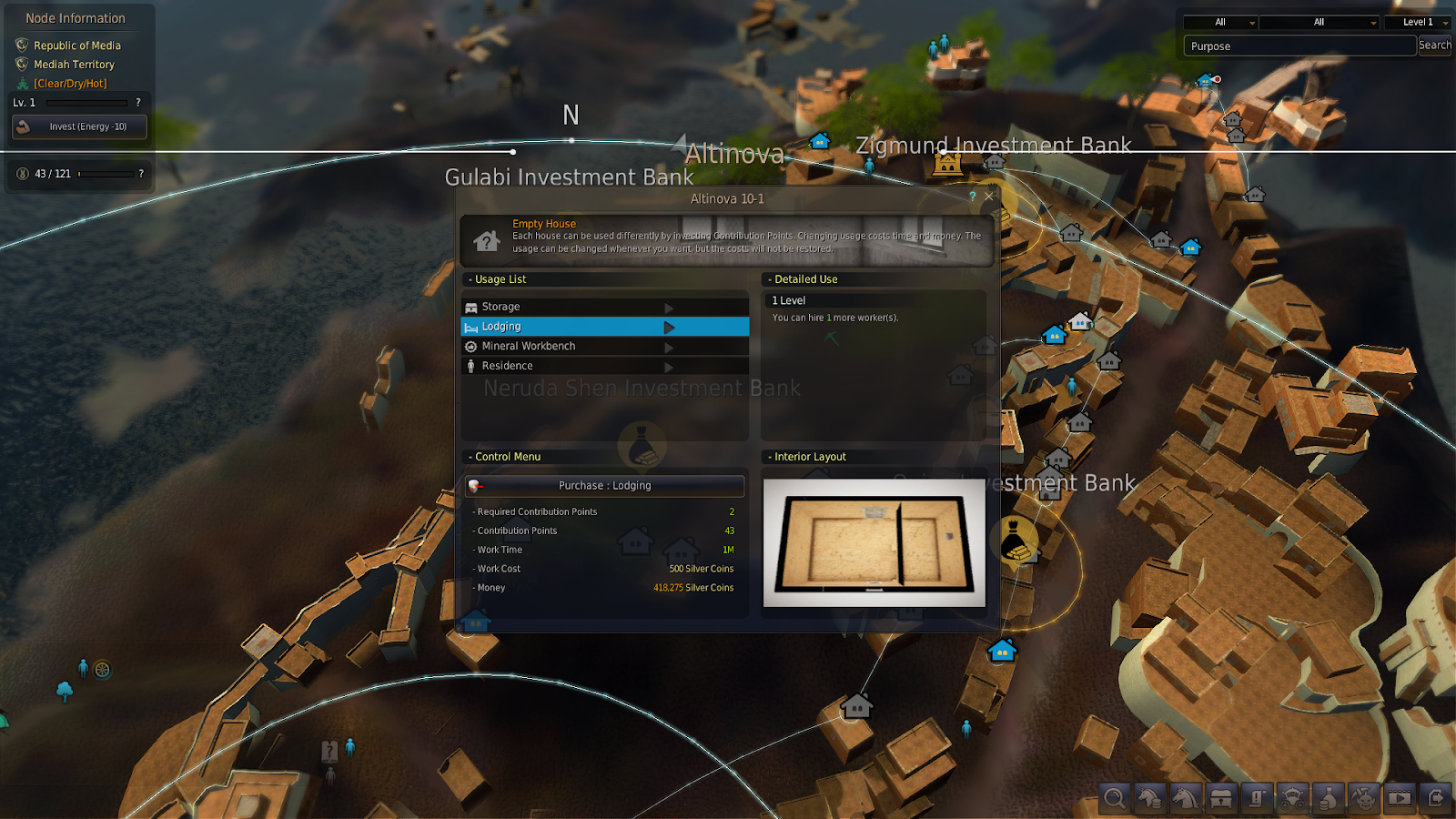This screenshot has height=819, width=1456.
Task: Click the film strip play icon
Action: click(1400, 798)
